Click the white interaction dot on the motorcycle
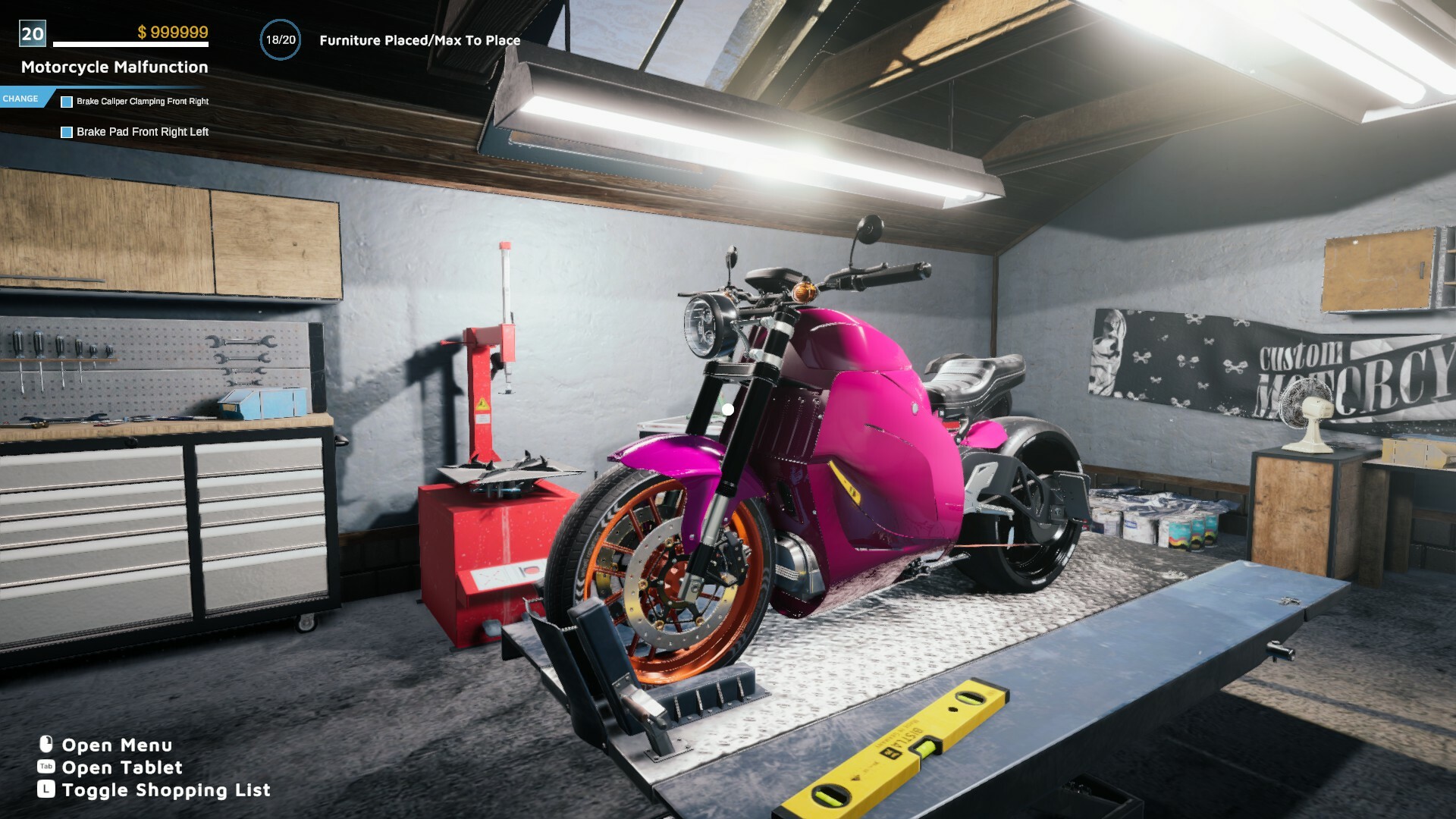The height and width of the screenshot is (819, 1456). 727,409
